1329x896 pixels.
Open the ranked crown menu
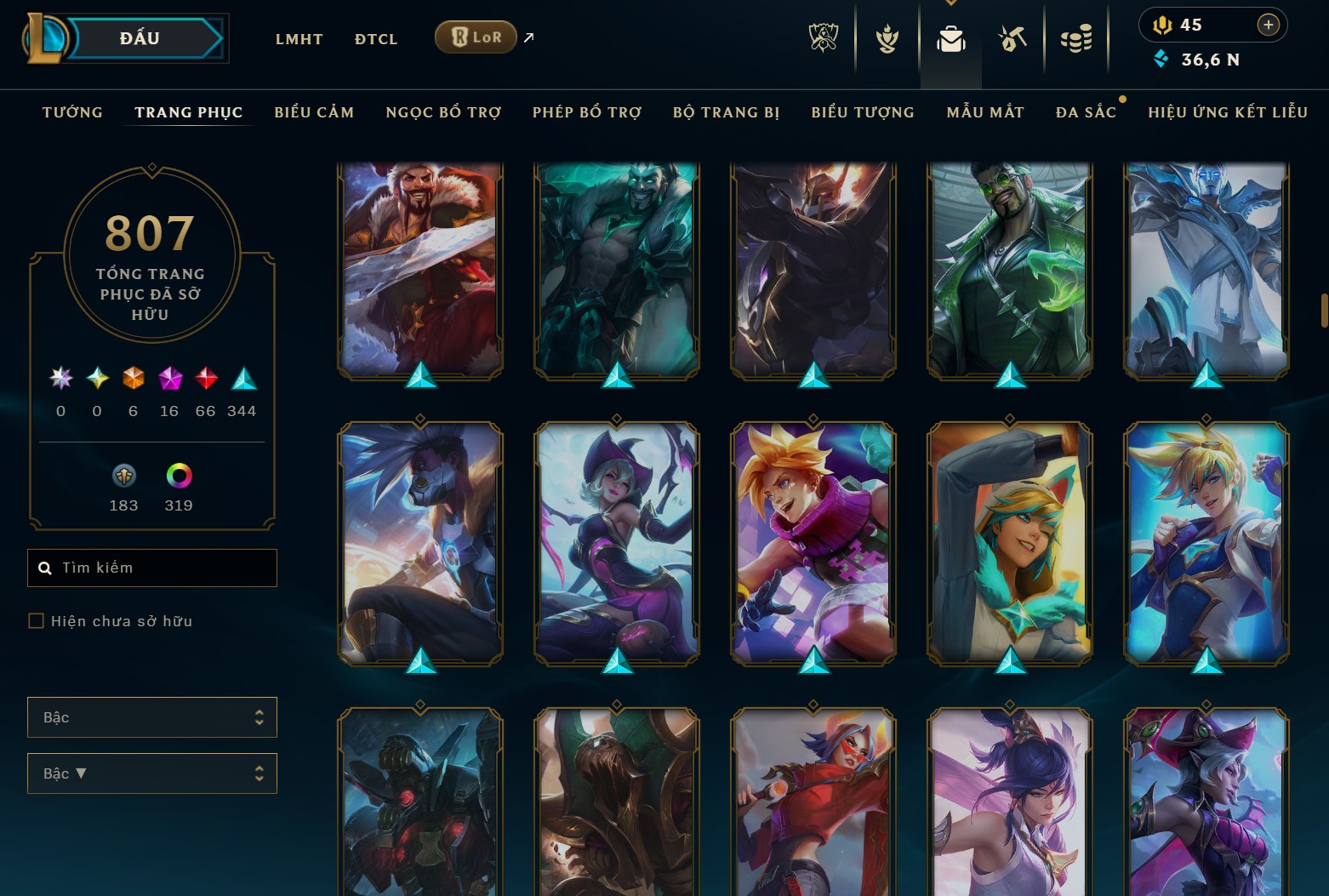coord(886,37)
